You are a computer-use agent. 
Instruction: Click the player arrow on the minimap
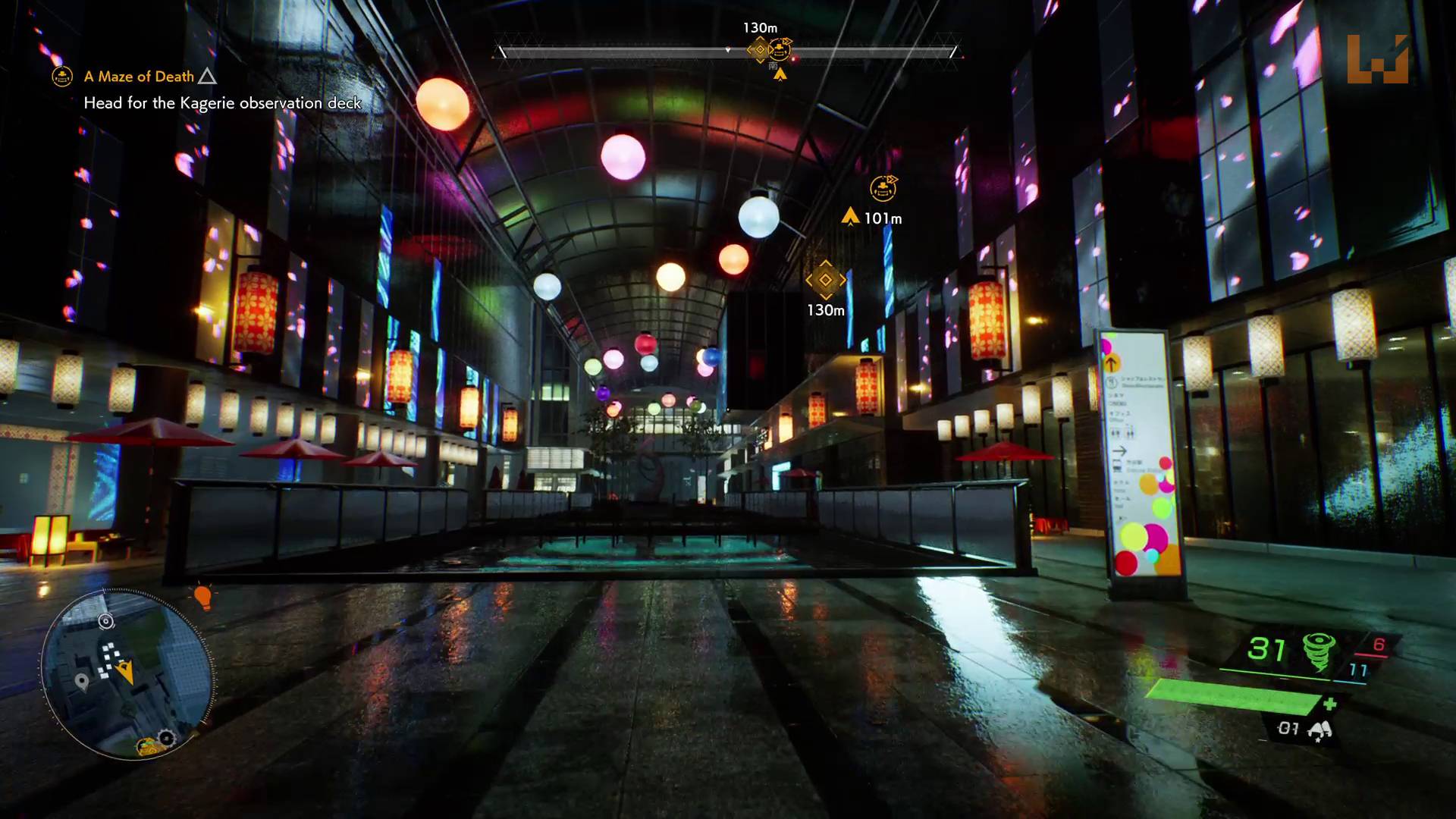tap(126, 670)
